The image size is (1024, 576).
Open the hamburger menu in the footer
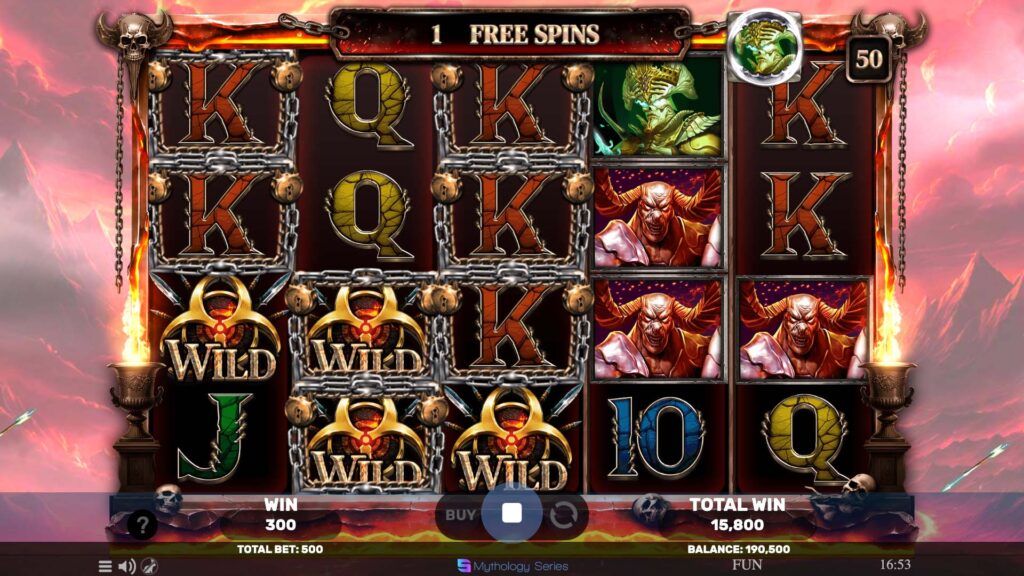(105, 566)
